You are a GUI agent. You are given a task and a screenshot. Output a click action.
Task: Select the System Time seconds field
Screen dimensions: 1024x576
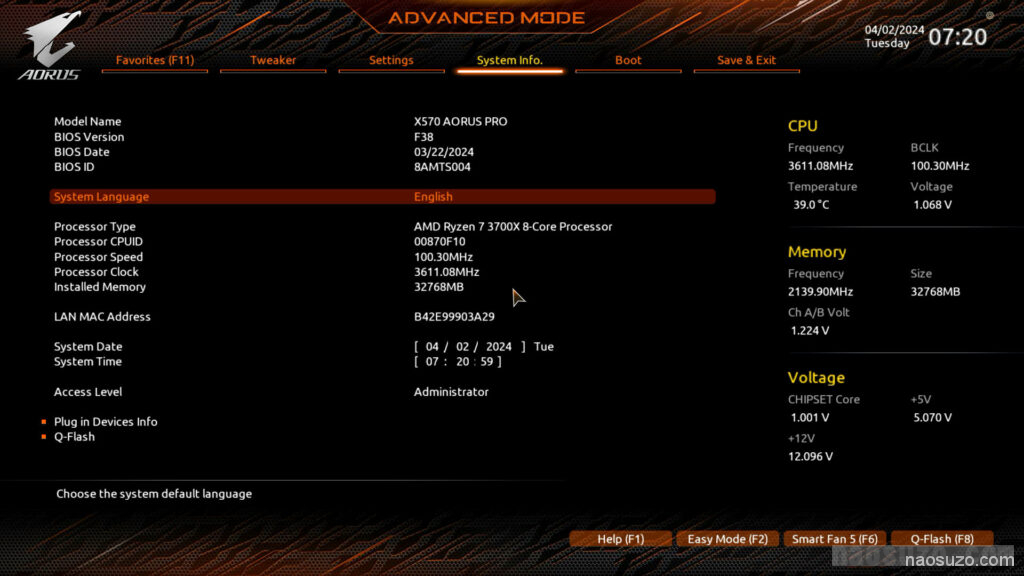487,362
